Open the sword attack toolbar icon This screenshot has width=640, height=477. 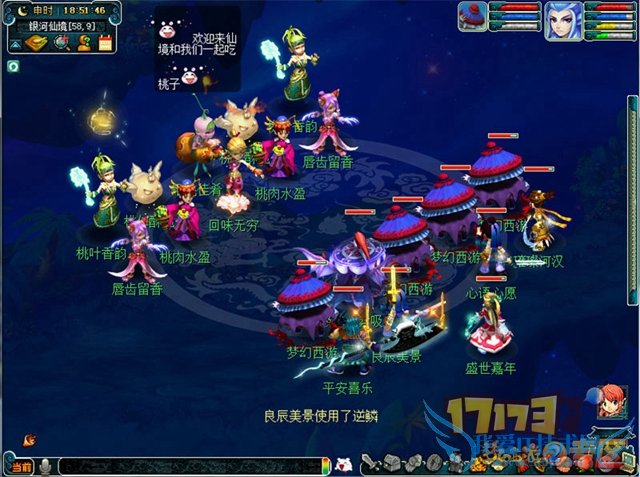pyautogui.click(x=370, y=463)
